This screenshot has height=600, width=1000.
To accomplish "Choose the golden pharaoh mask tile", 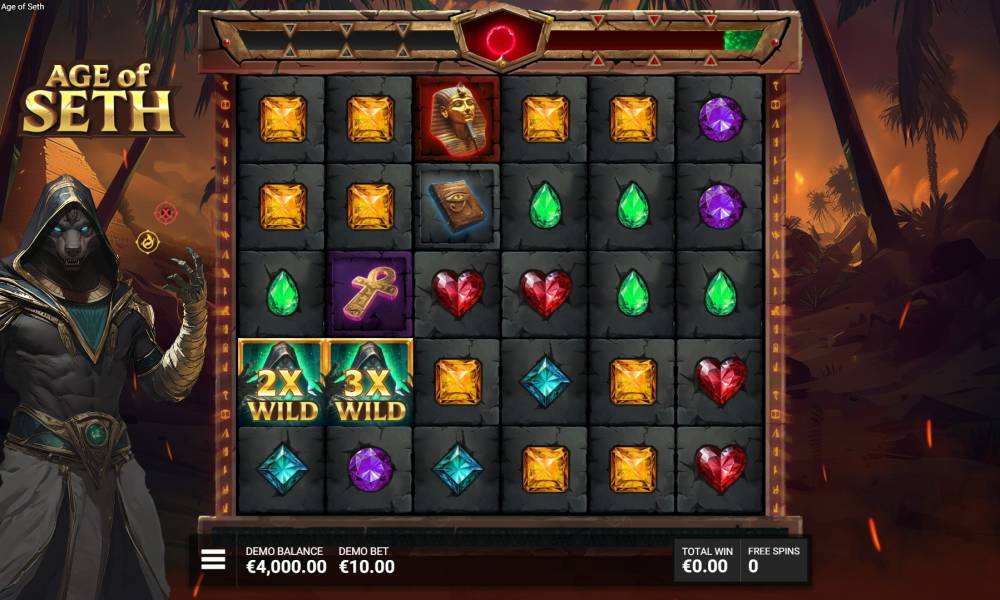I will coord(458,119).
